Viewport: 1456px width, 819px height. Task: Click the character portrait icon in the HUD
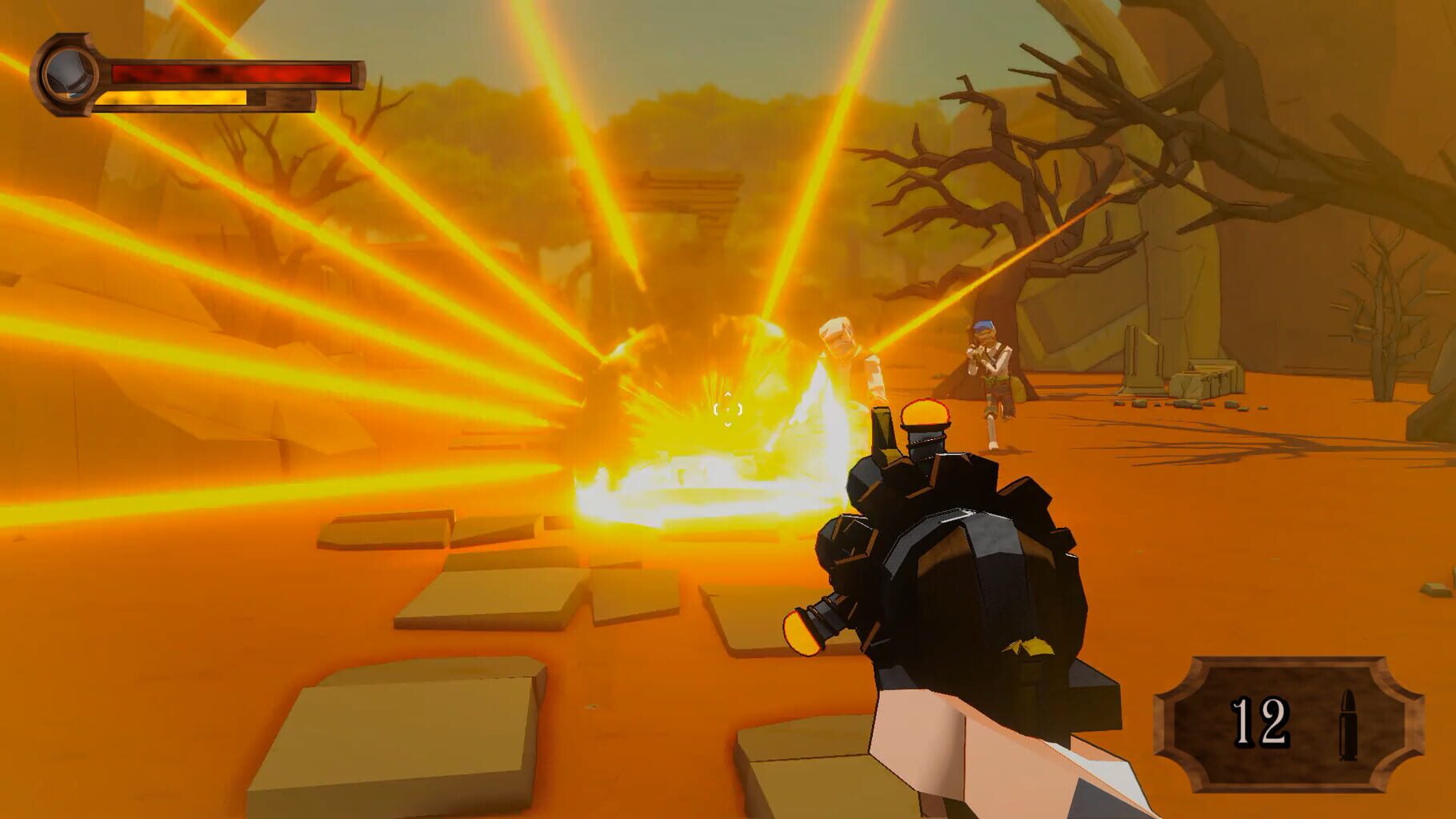click(x=70, y=74)
